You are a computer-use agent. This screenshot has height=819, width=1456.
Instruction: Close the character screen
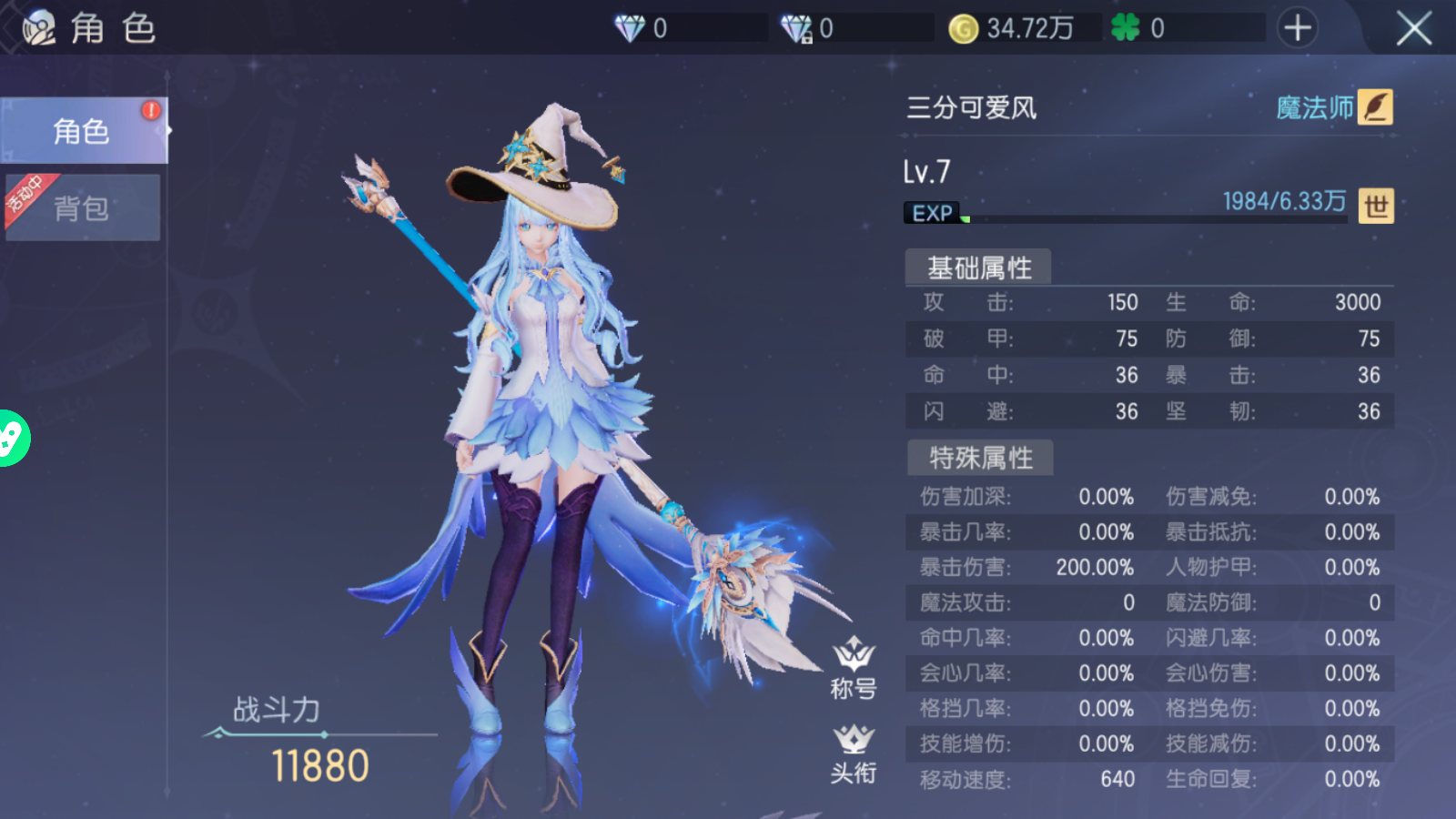pos(1413,29)
